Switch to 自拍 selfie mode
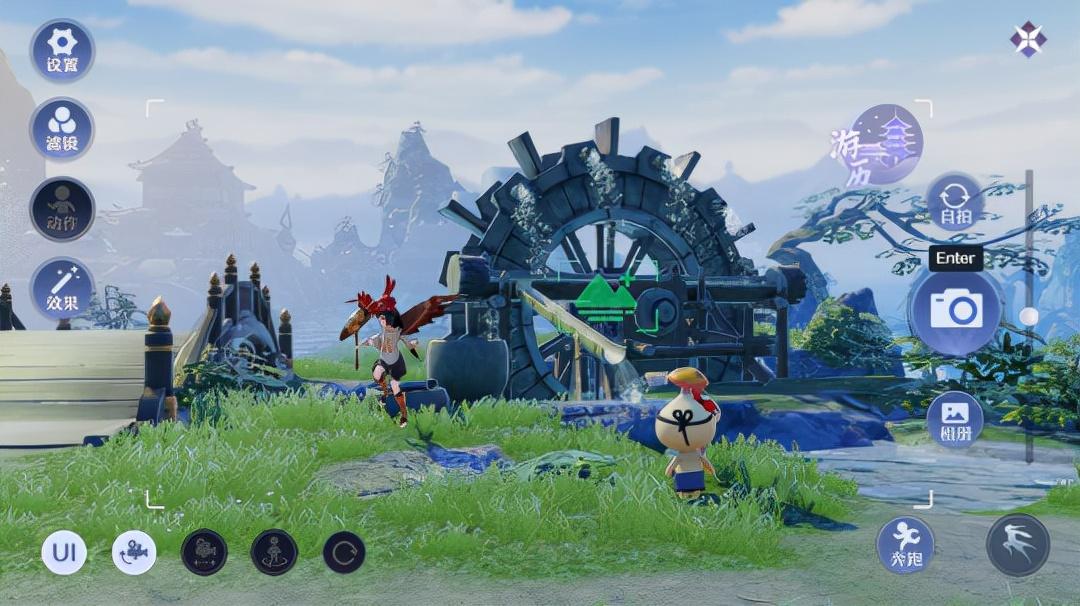Screen dimensions: 1080x606 coord(955,202)
